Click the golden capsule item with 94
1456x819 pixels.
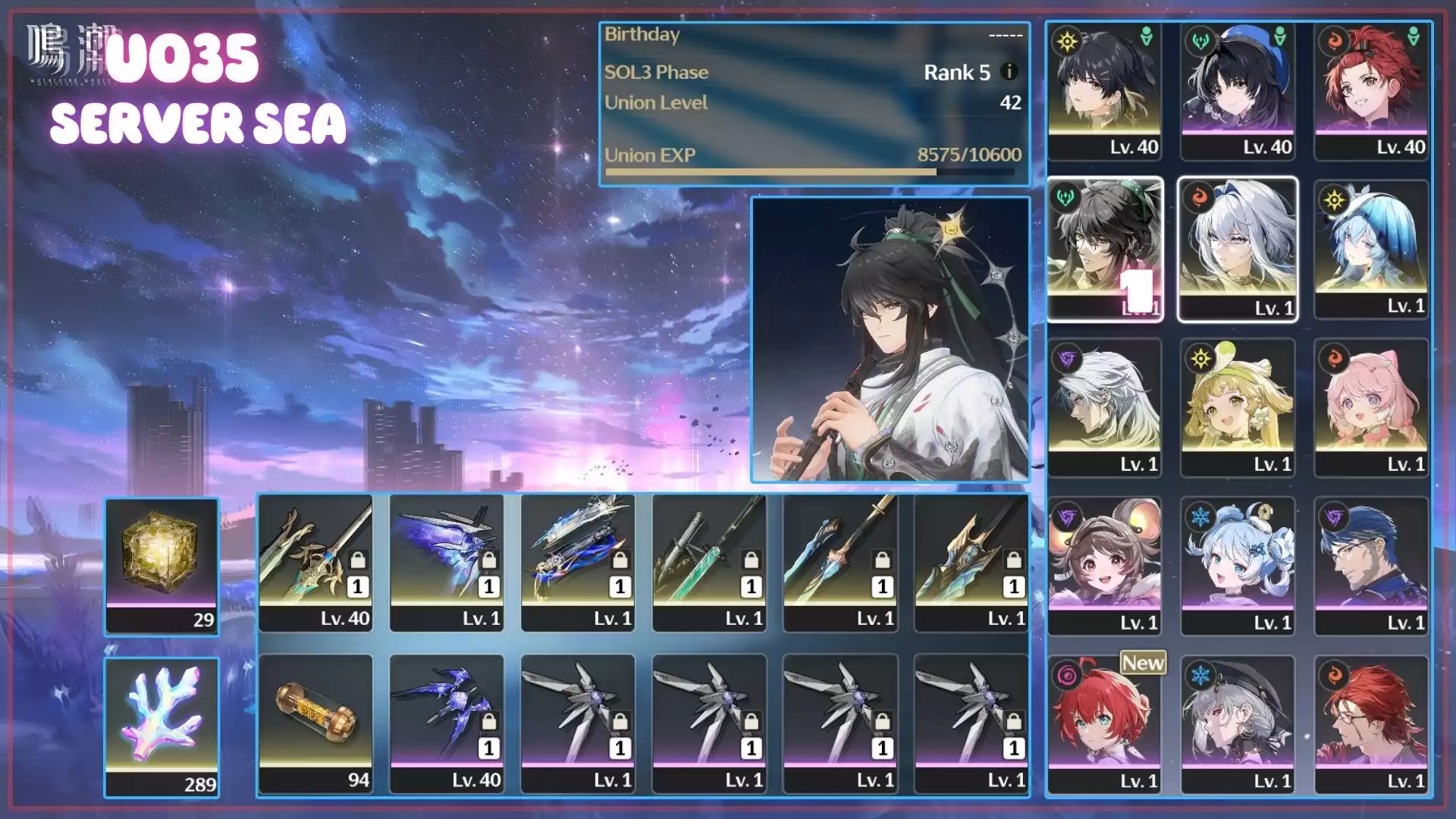315,723
